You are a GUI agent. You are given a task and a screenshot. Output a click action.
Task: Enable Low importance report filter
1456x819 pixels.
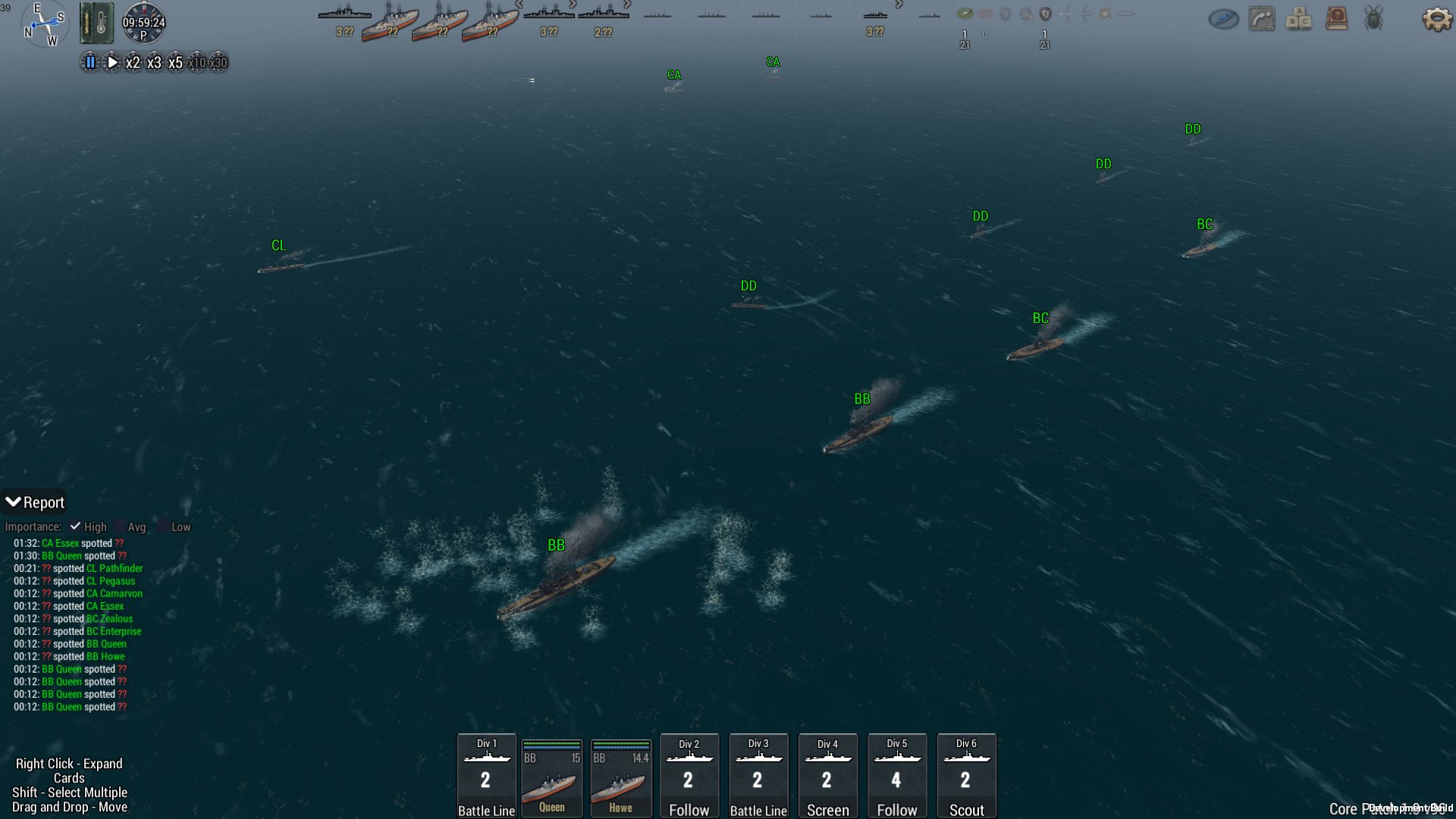click(x=163, y=526)
